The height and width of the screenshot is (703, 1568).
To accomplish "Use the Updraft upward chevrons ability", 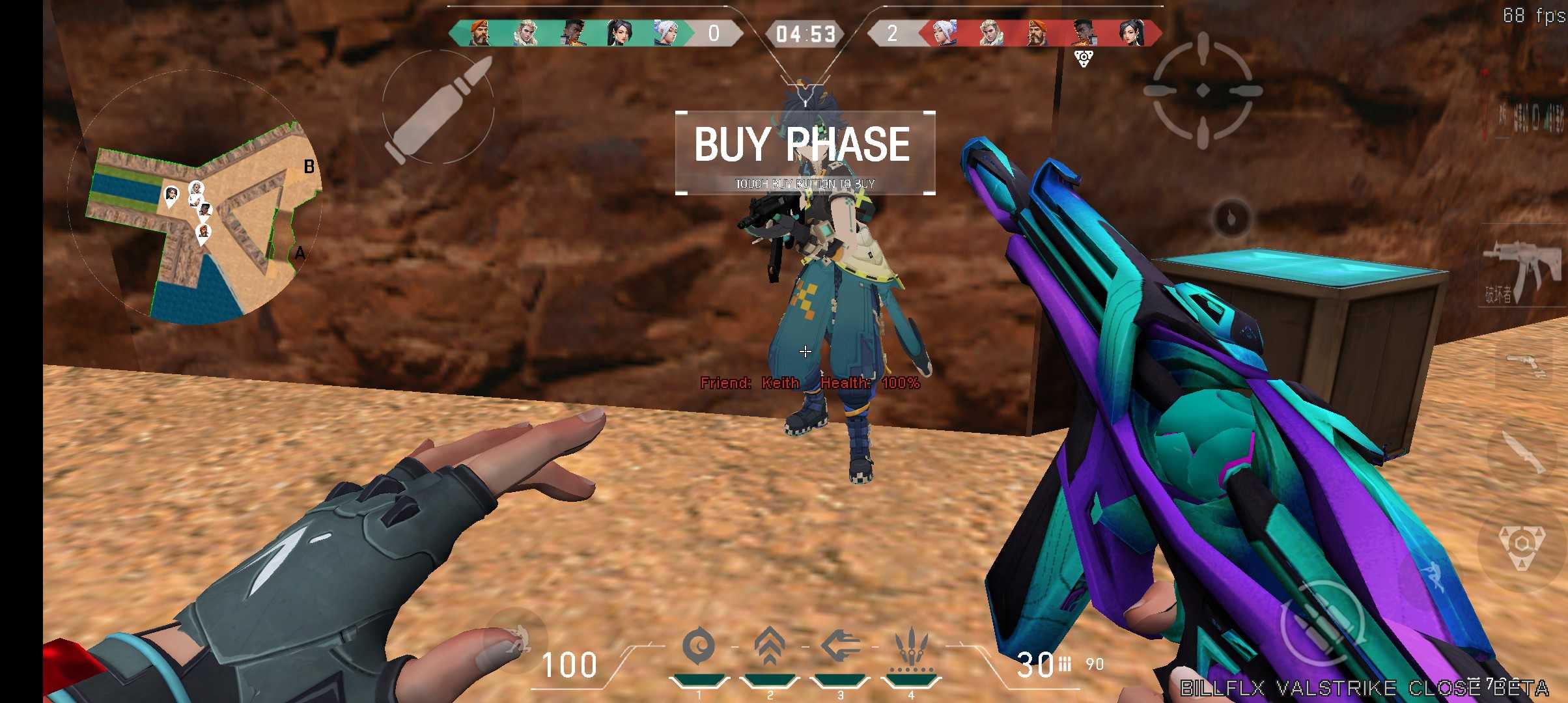I will coord(769,648).
